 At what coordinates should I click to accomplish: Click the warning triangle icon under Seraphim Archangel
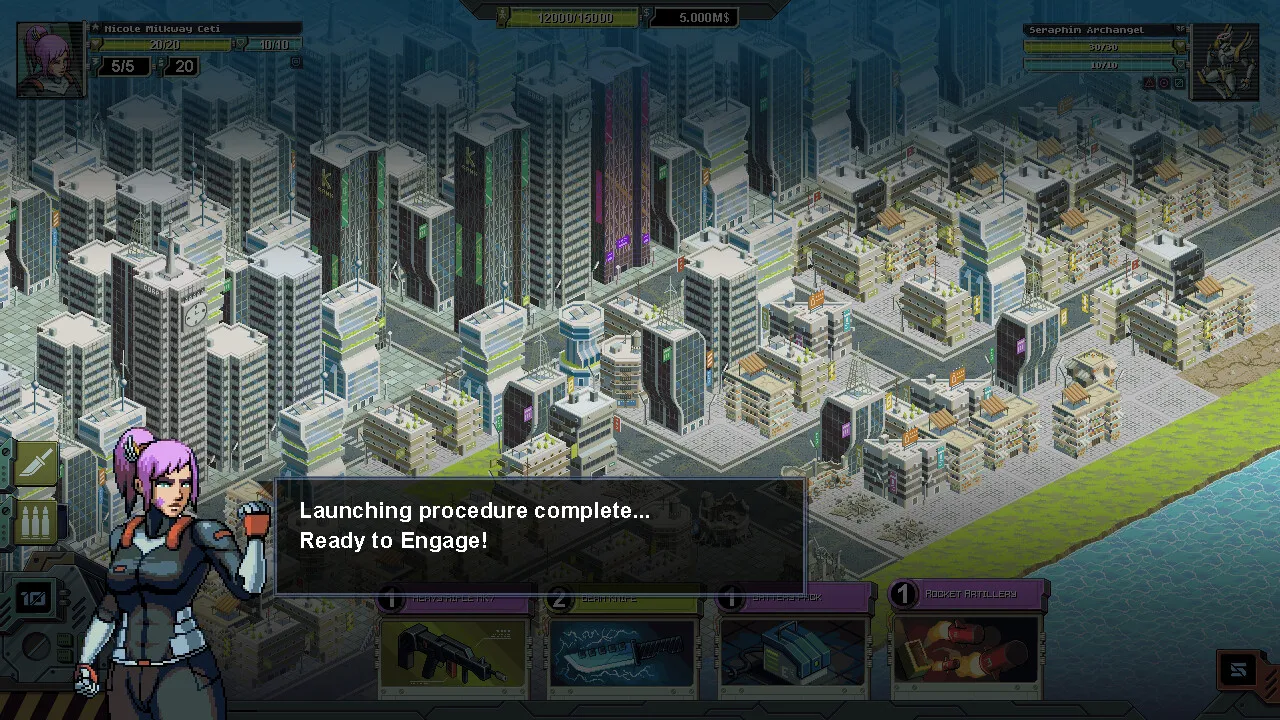1149,83
